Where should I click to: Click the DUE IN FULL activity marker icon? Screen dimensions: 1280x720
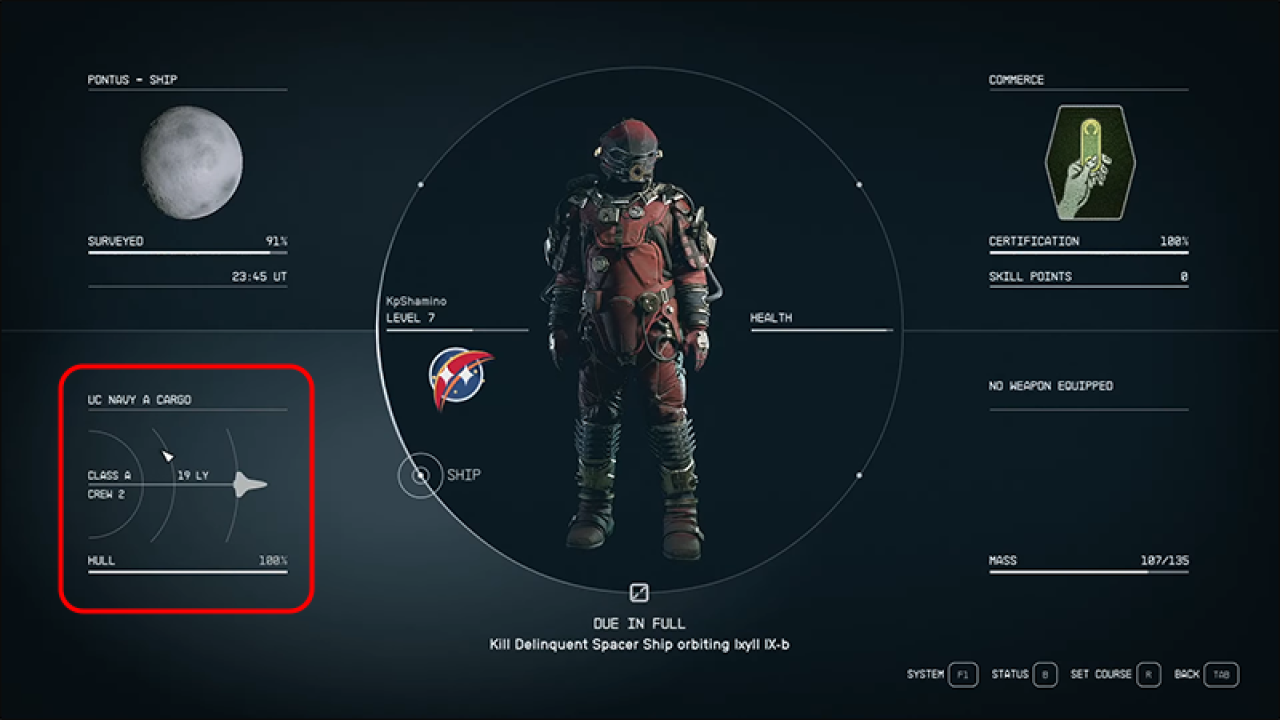(639, 592)
